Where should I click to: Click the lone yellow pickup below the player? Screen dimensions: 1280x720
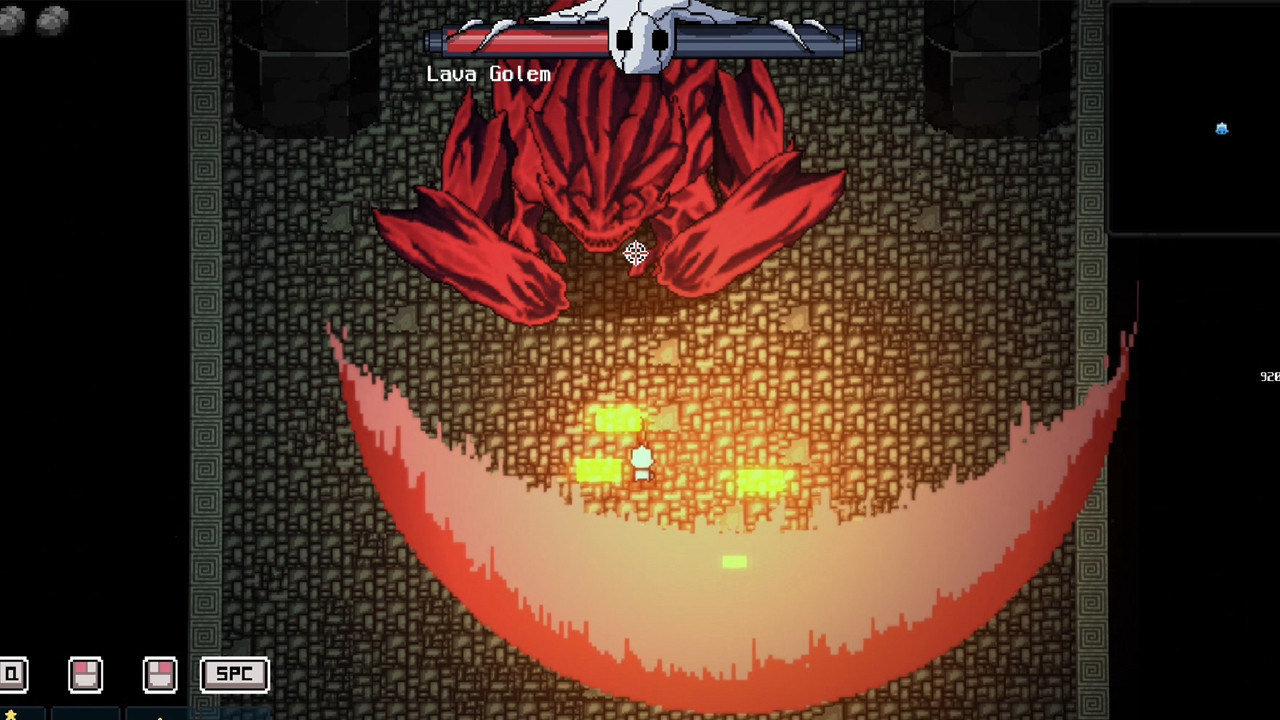click(733, 563)
